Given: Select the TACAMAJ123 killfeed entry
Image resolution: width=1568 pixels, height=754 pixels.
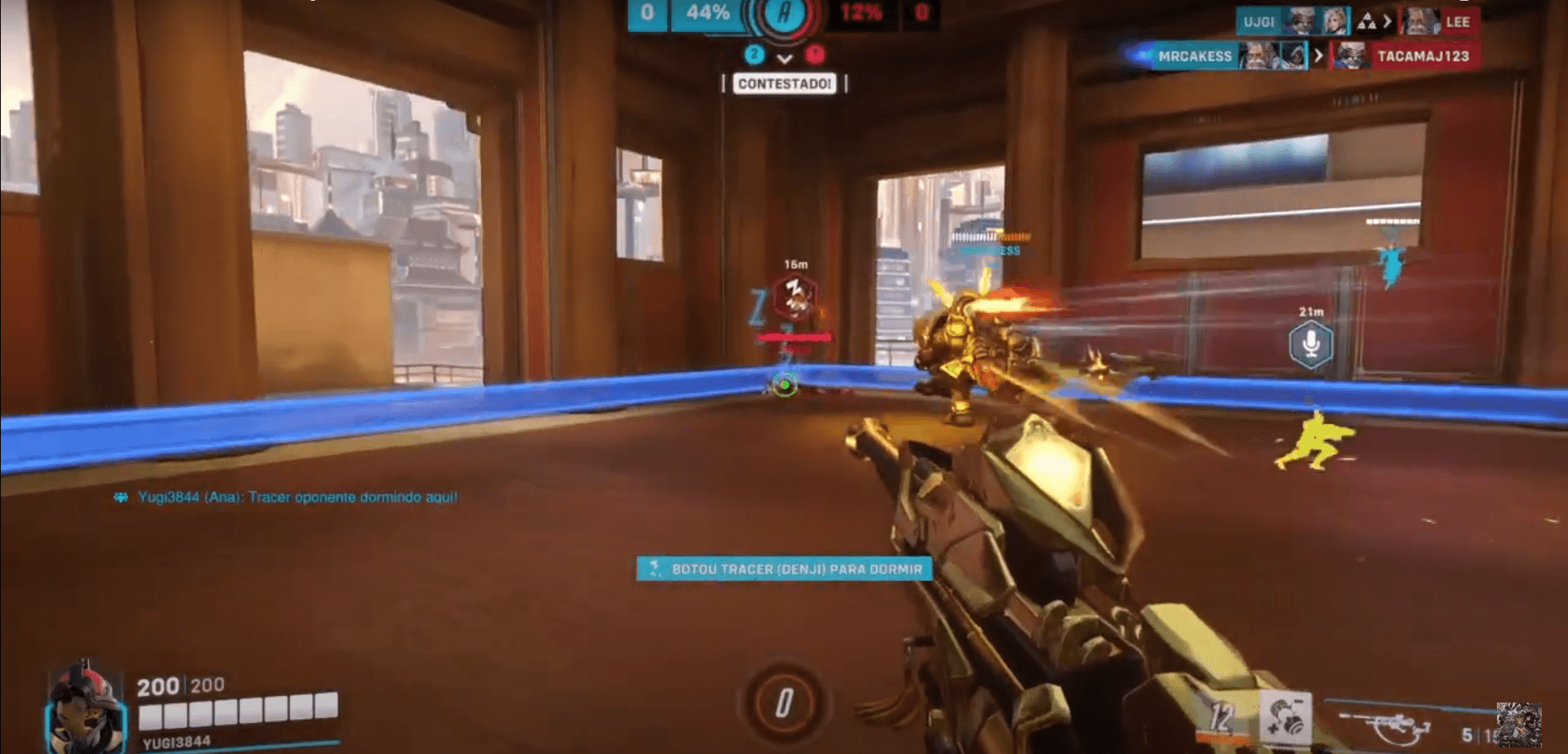Looking at the screenshot, I should (x=1426, y=57).
